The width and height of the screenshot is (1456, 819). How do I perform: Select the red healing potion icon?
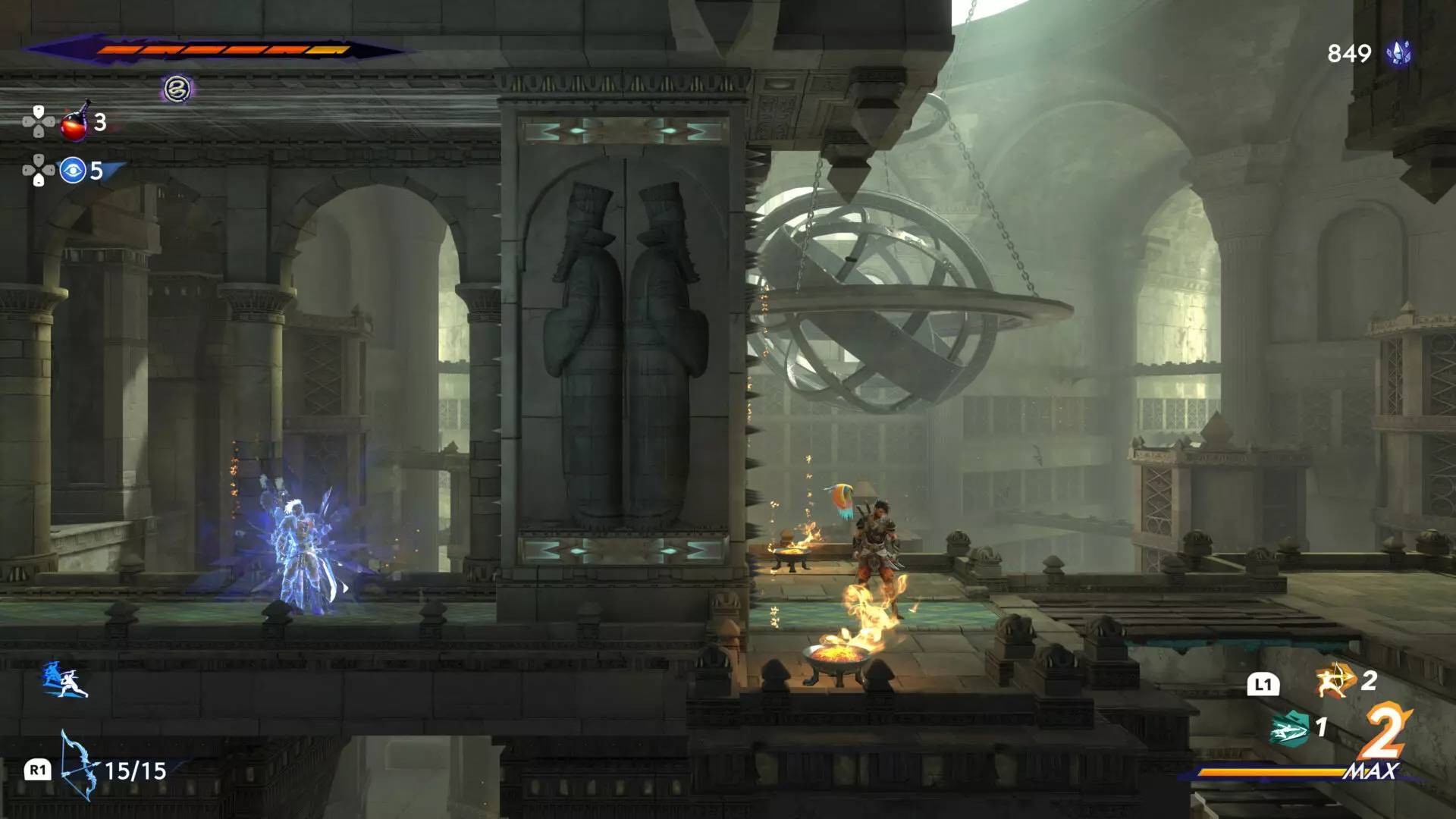click(74, 123)
